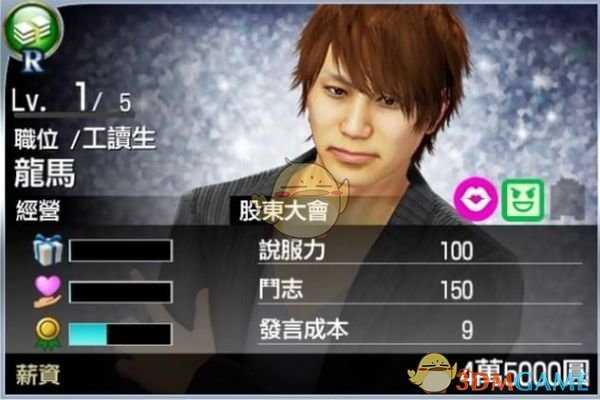600x400 pixels.
Task: Switch to the 股東大會 section
Action: (x=275, y=213)
